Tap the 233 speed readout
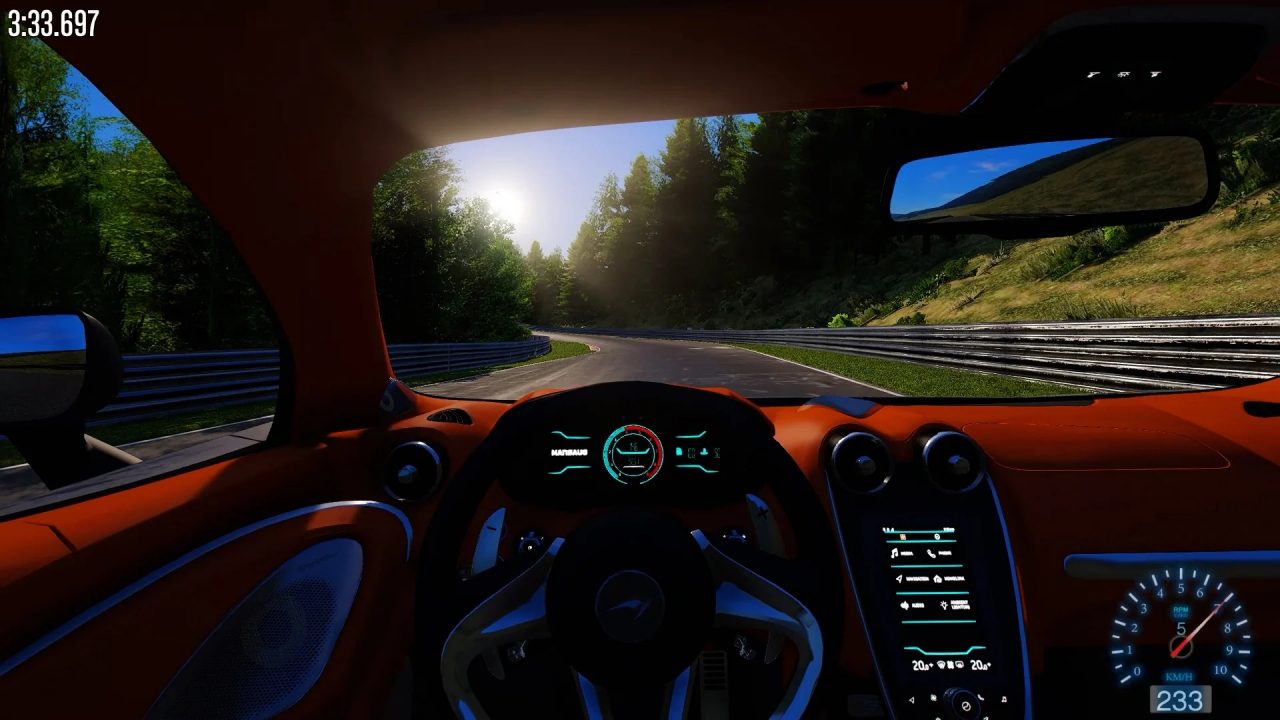This screenshot has width=1280, height=720. [1178, 697]
